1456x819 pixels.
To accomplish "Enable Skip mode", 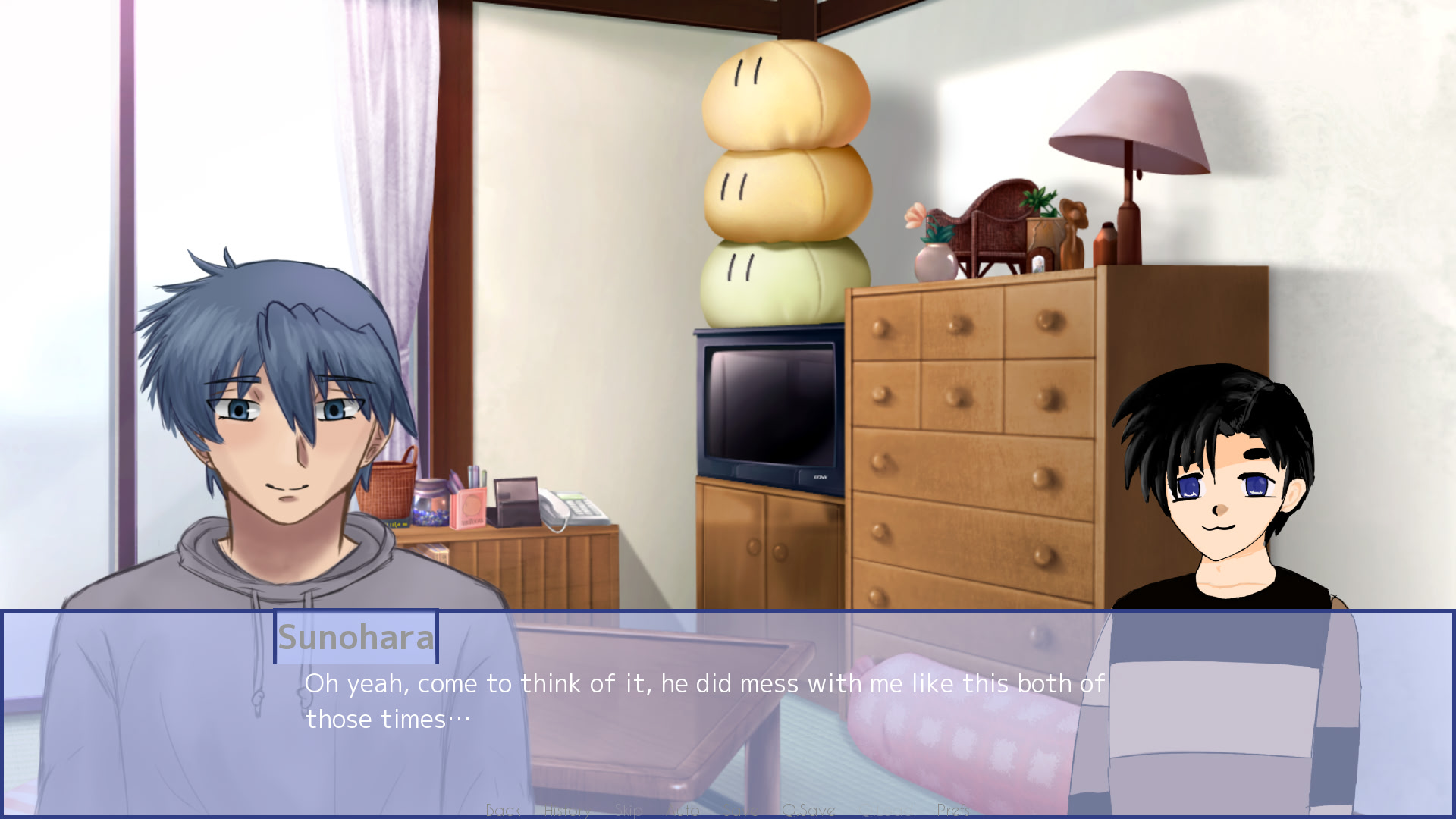I will coord(628,811).
